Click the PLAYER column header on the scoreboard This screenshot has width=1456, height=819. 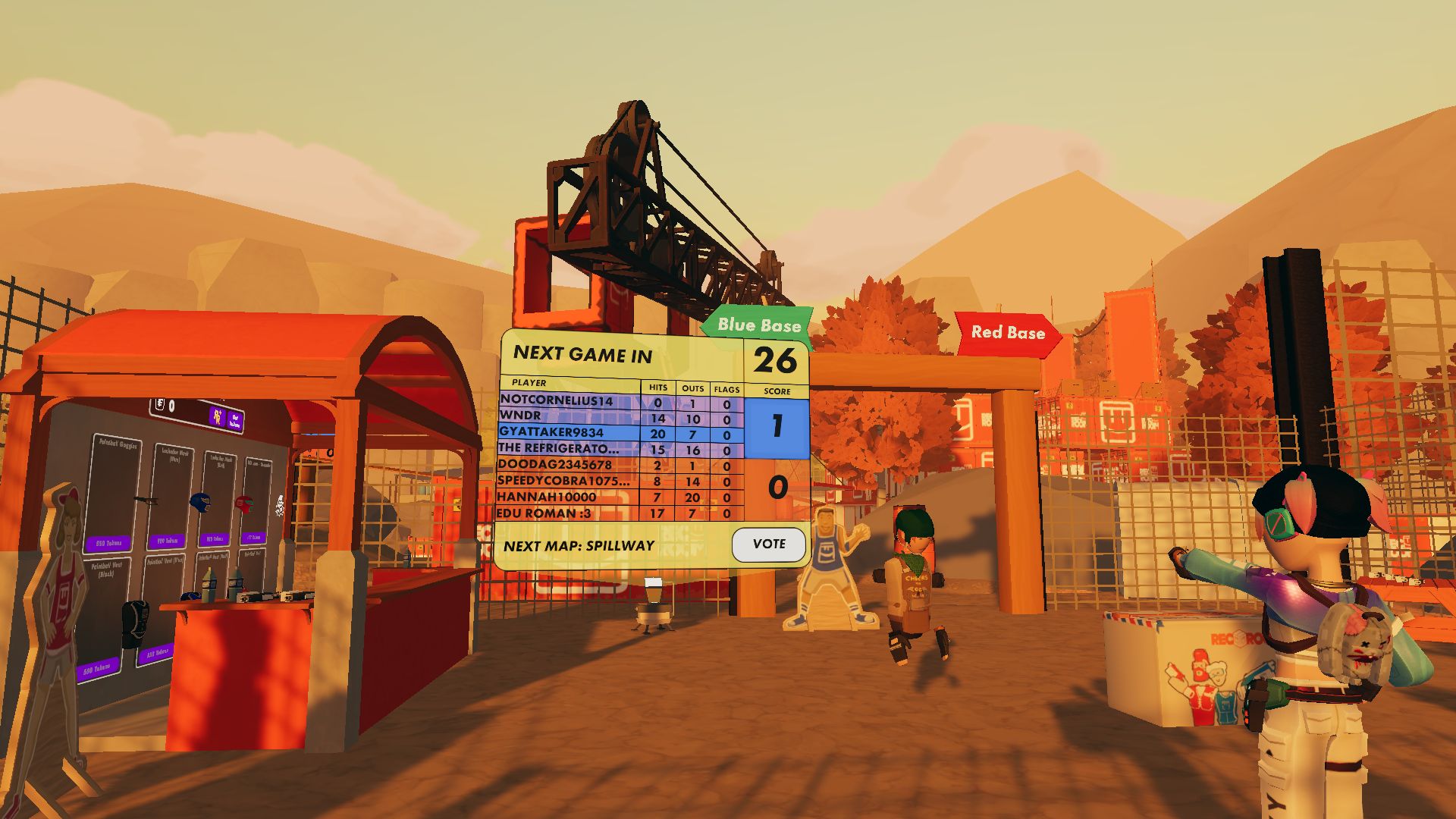pos(531,383)
